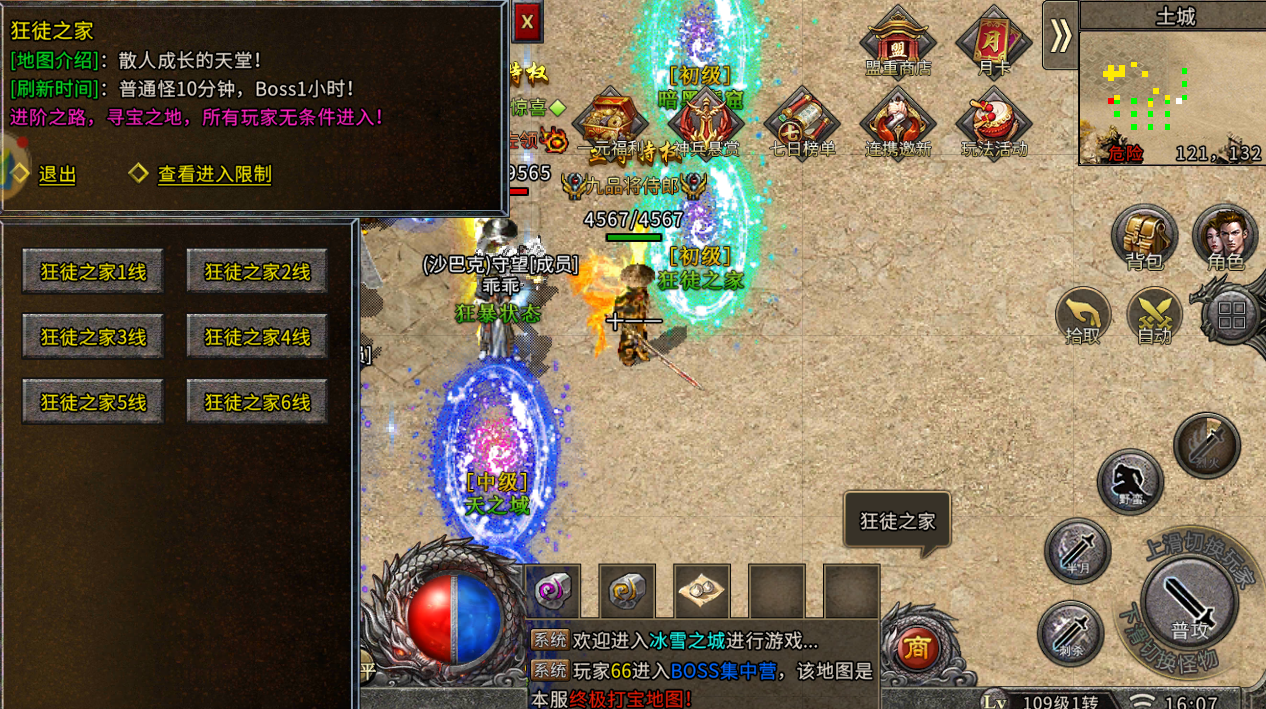Image resolution: width=1266 pixels, height=709 pixels.
Task: Open 七日榜单 seven-day ranking
Action: 801,122
